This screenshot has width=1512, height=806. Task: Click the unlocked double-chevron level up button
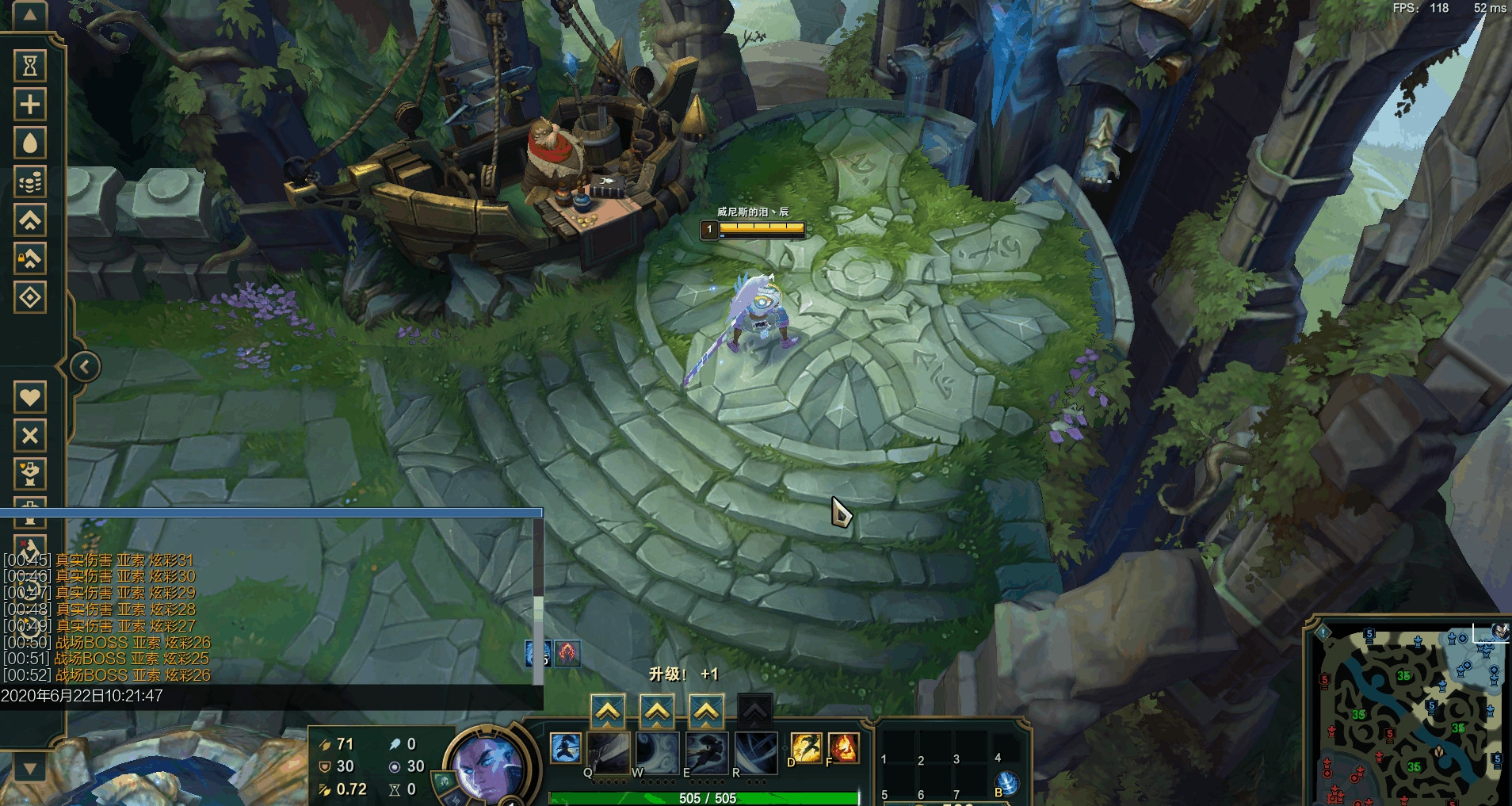[30, 220]
